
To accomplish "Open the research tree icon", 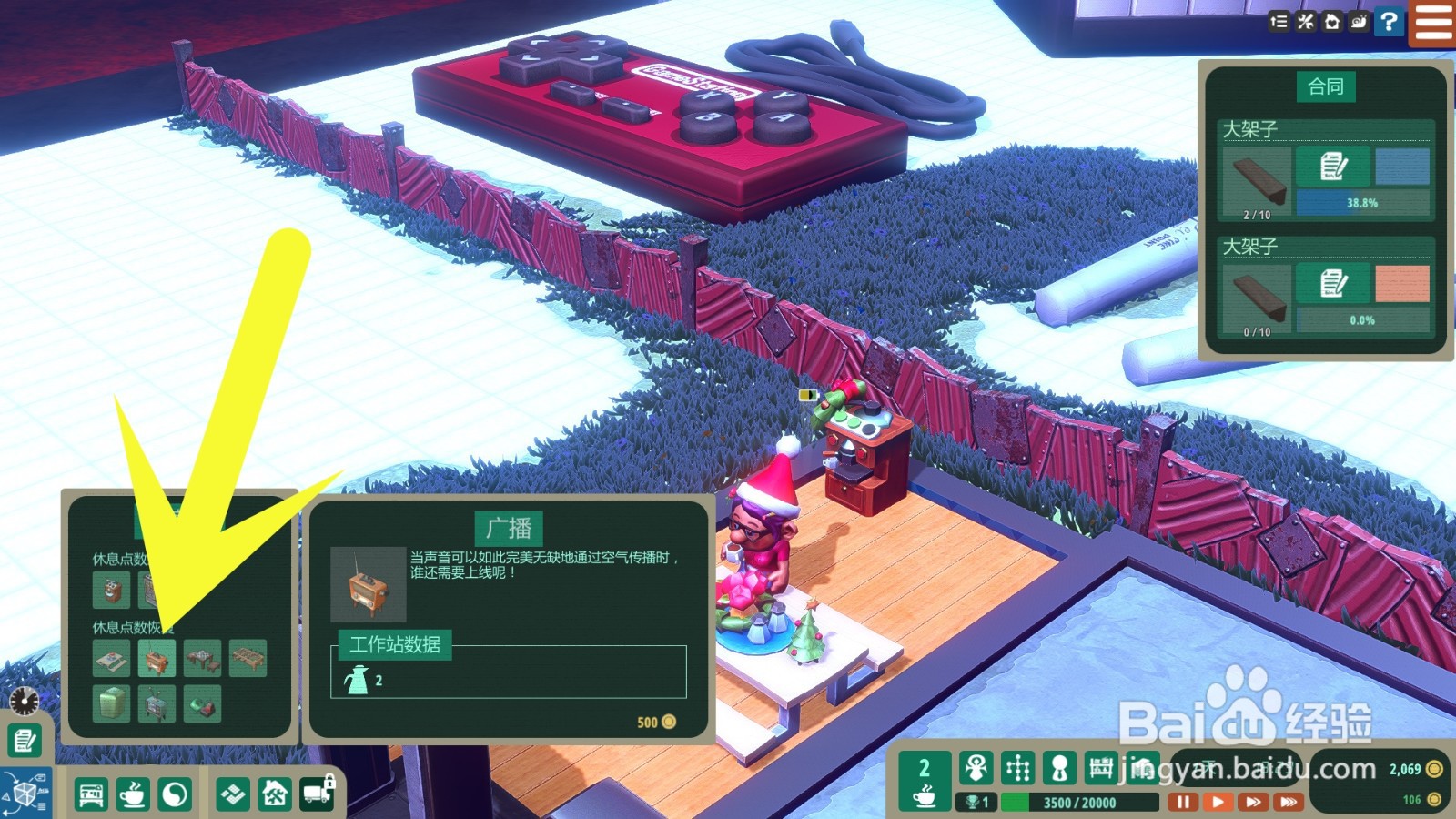I will (x=1017, y=769).
